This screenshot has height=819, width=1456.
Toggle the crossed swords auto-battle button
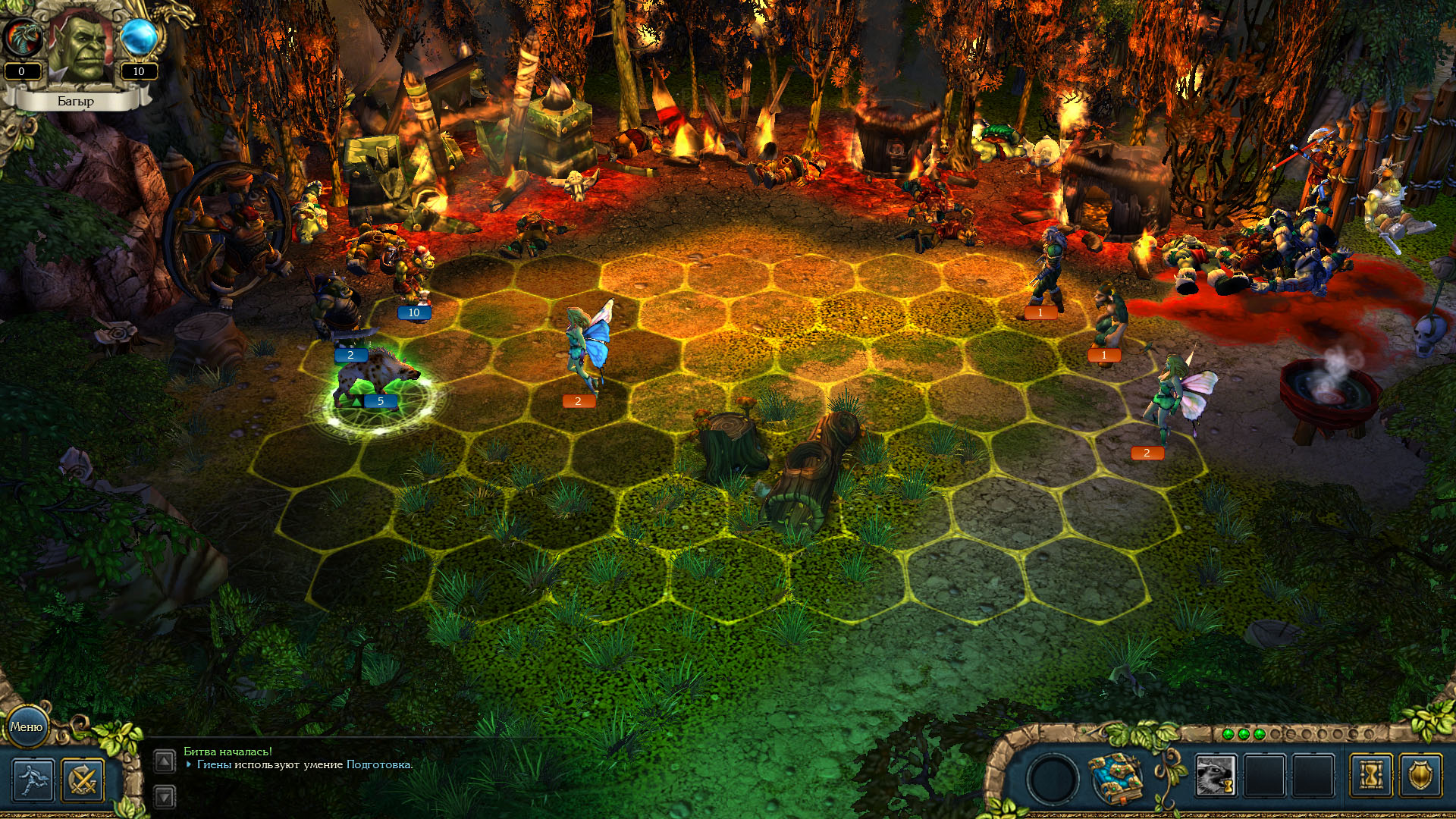pos(83,780)
